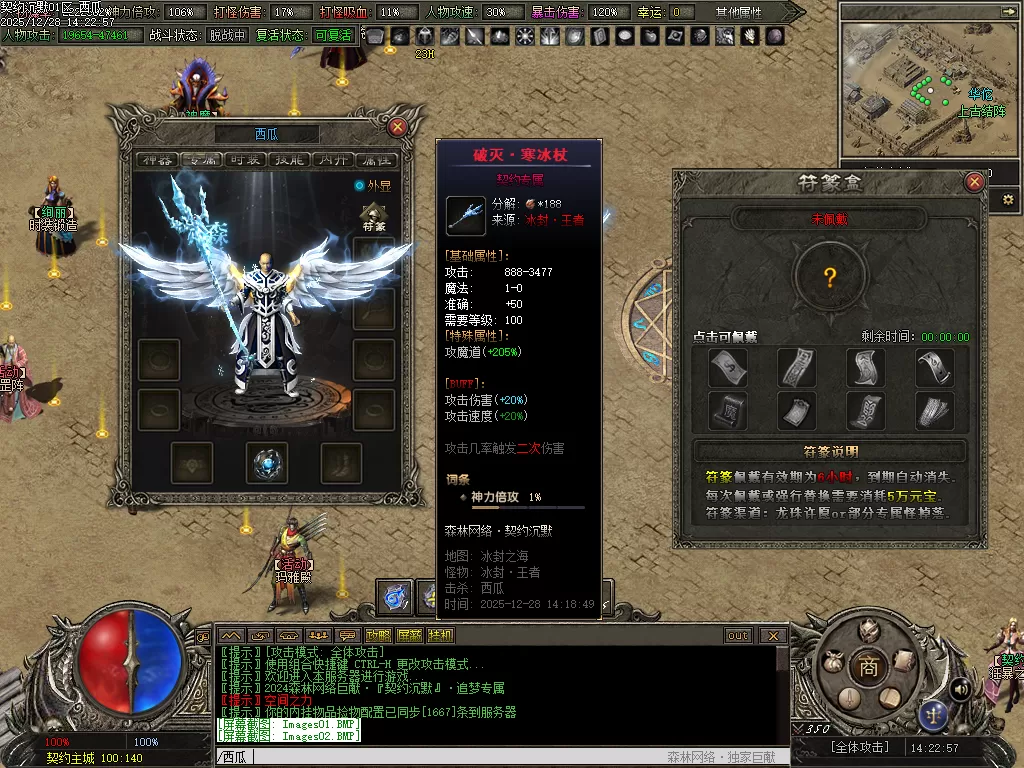1024x768 pixels.
Task: Switch to the 神器 tab
Action: point(159,160)
